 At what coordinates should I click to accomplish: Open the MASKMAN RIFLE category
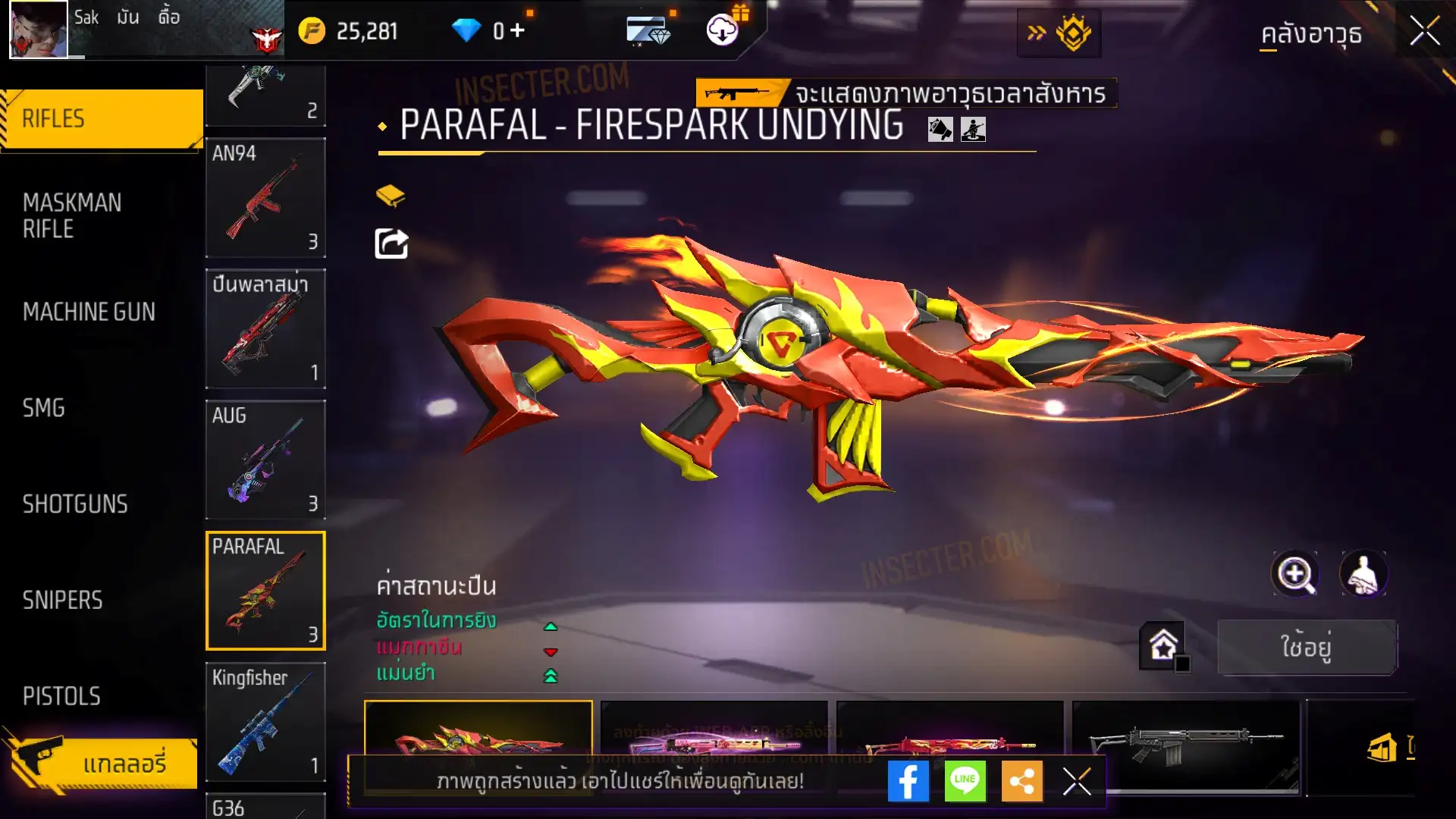pos(72,215)
